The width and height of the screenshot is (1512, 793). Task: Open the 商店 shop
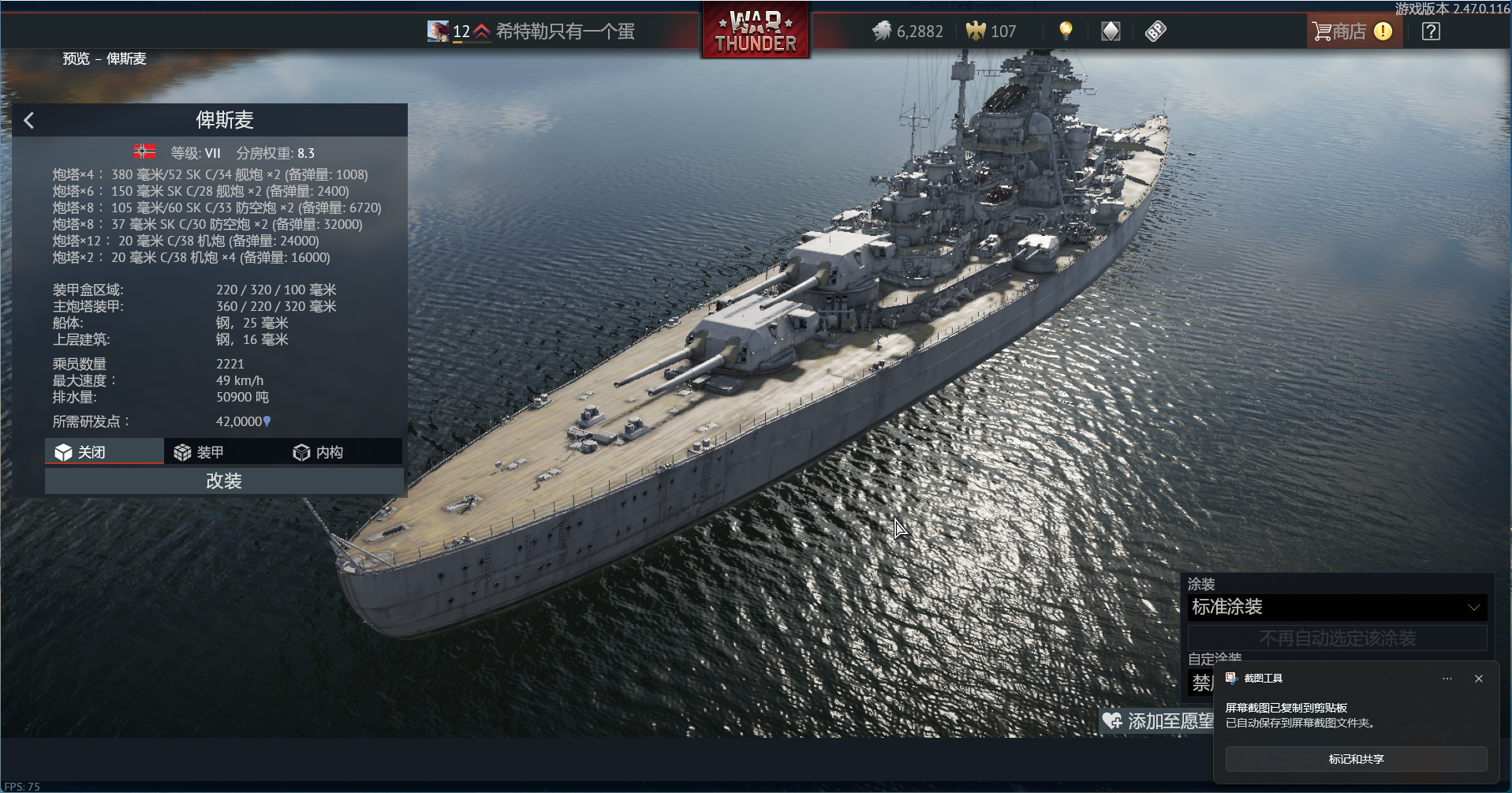click(x=1350, y=32)
